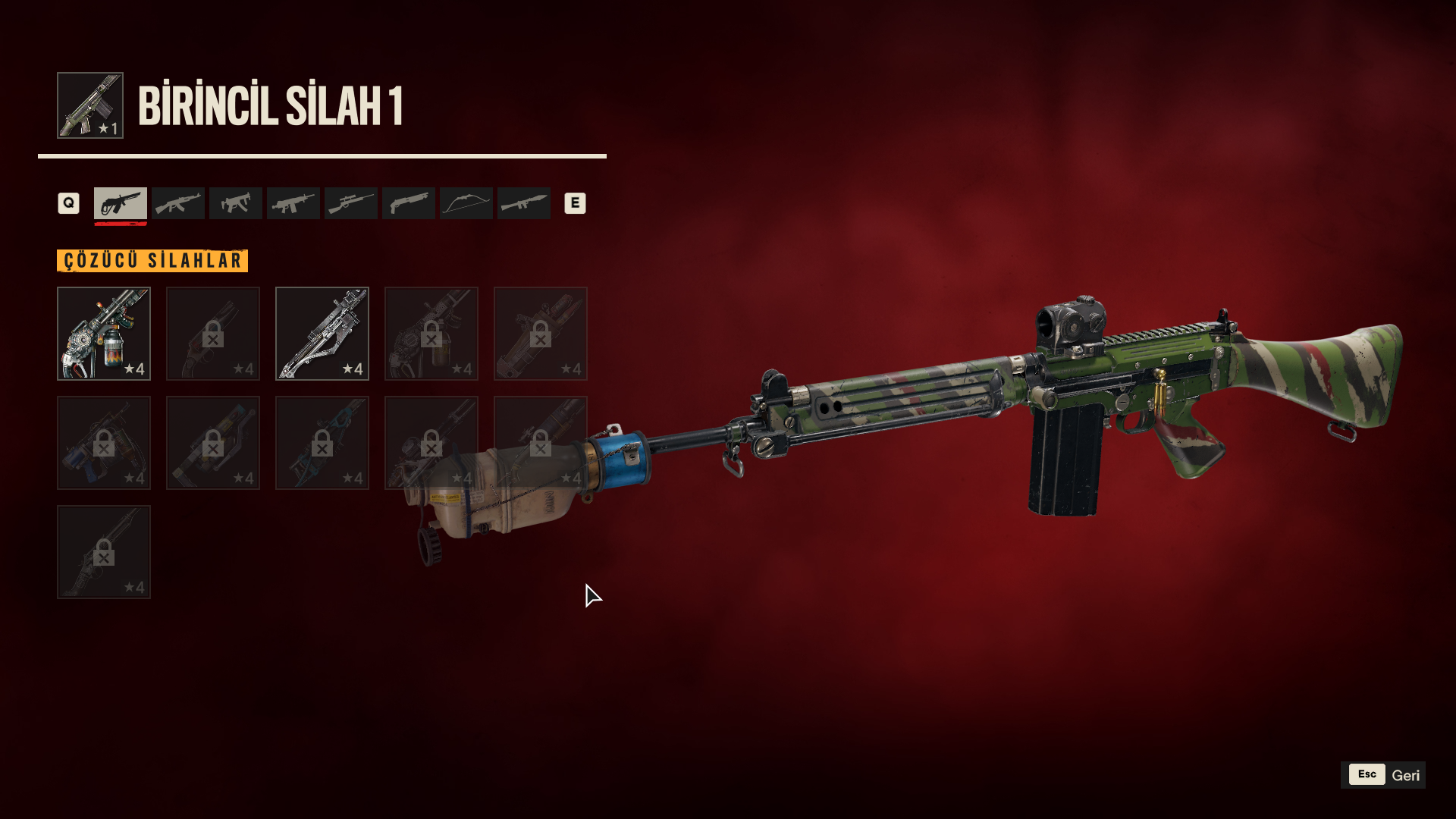Open the submachine gun category tab
1456x819 pixels.
pos(236,203)
